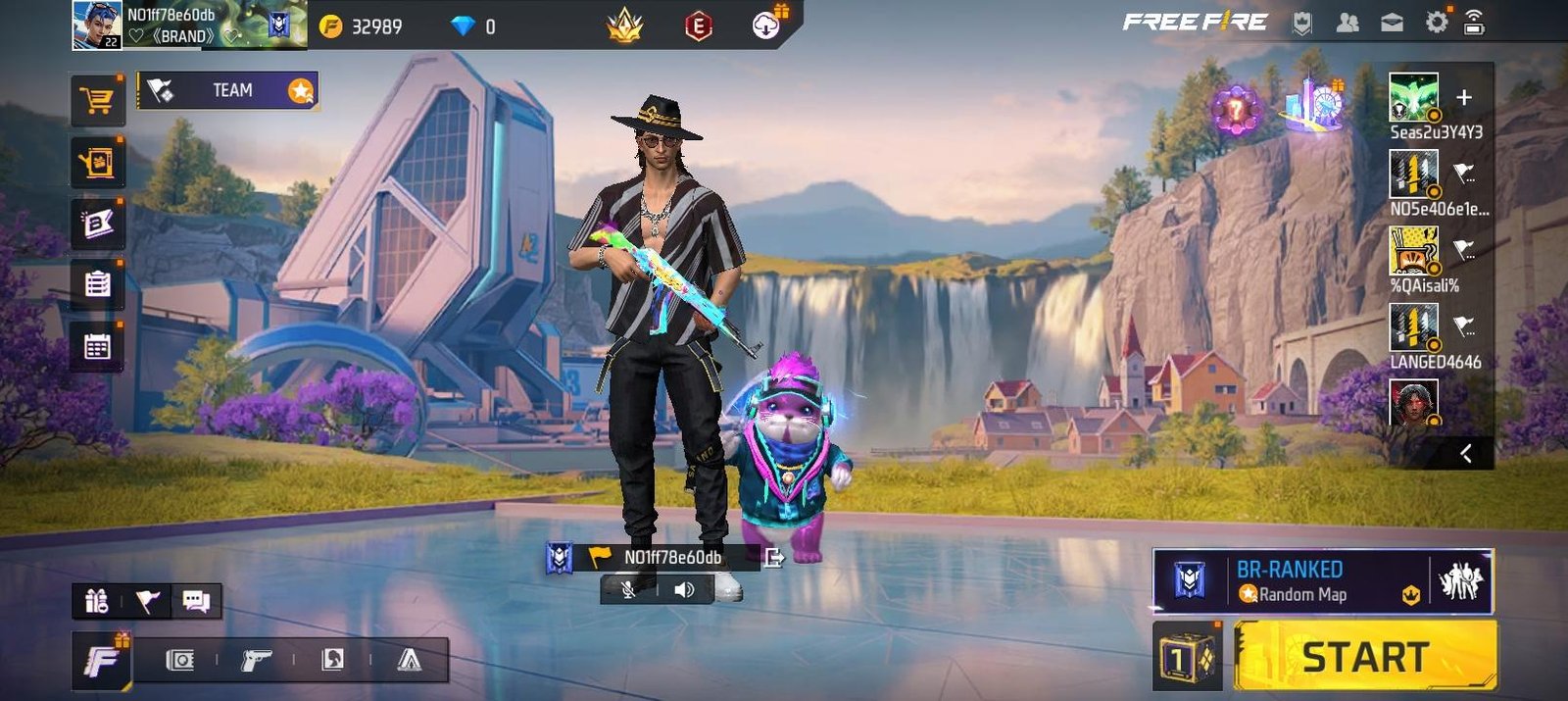Open the calendar events icon
This screenshot has width=1568, height=701.
tap(97, 346)
